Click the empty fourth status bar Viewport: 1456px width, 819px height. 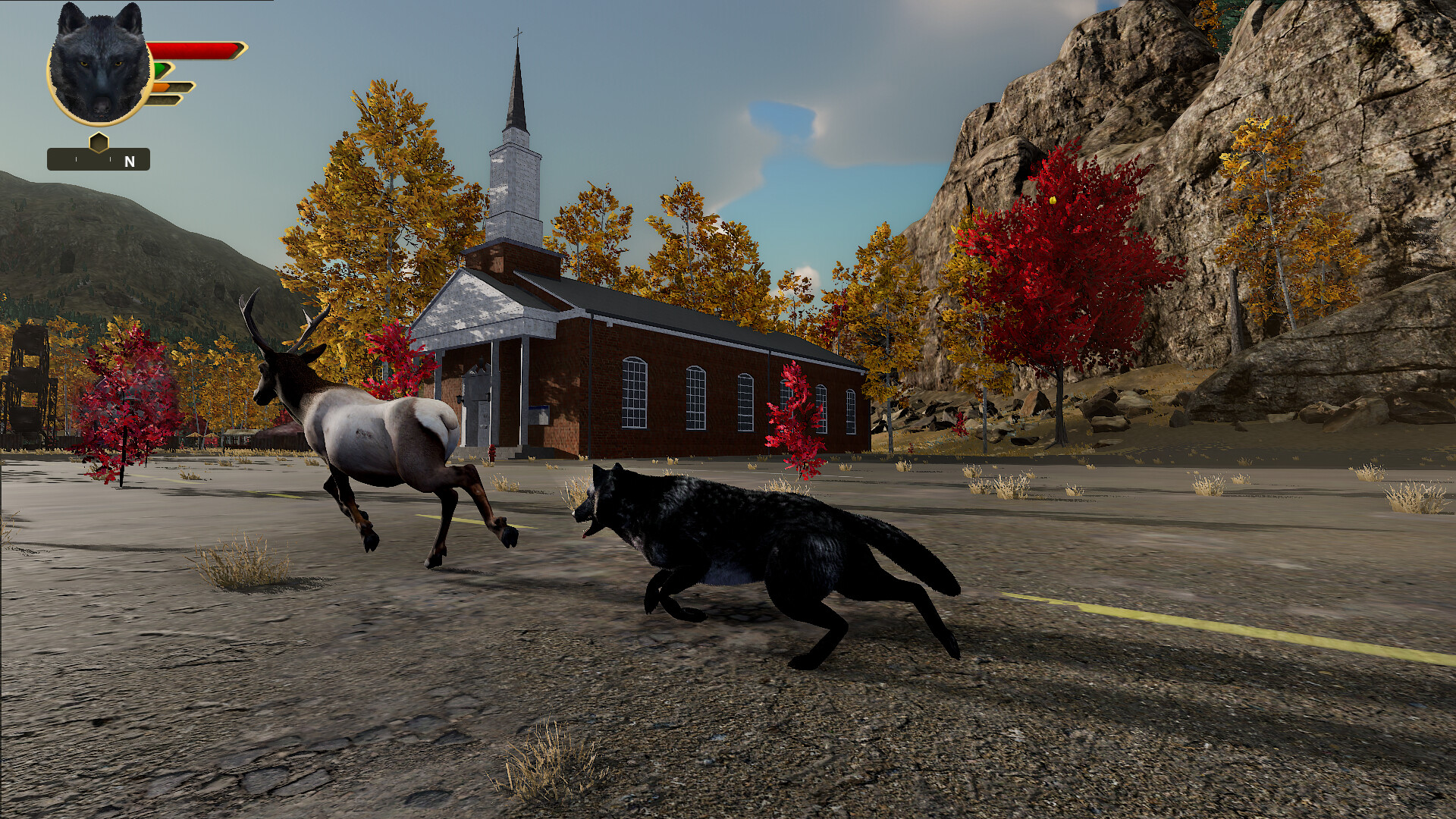pos(165,100)
